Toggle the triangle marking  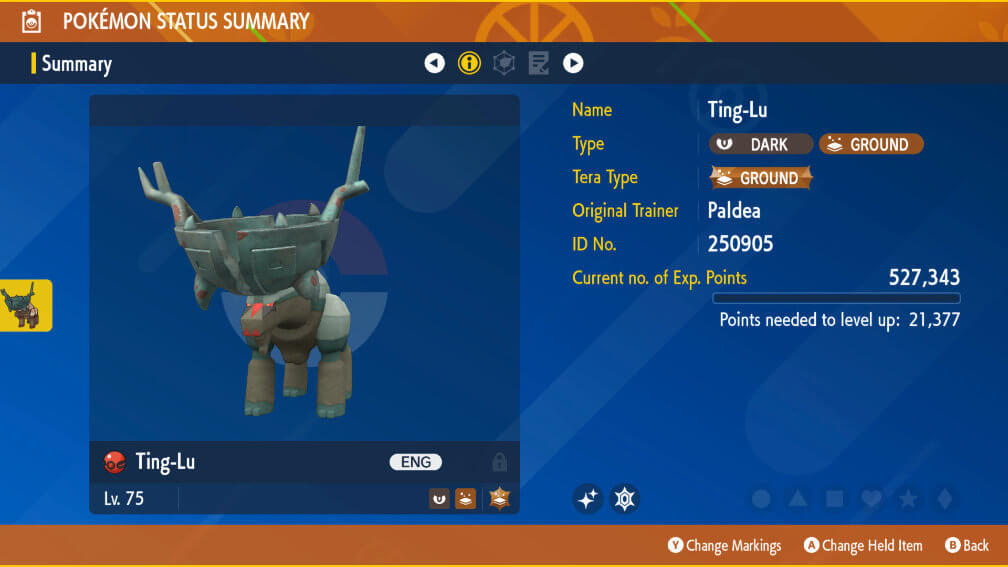pyautogui.click(x=798, y=498)
